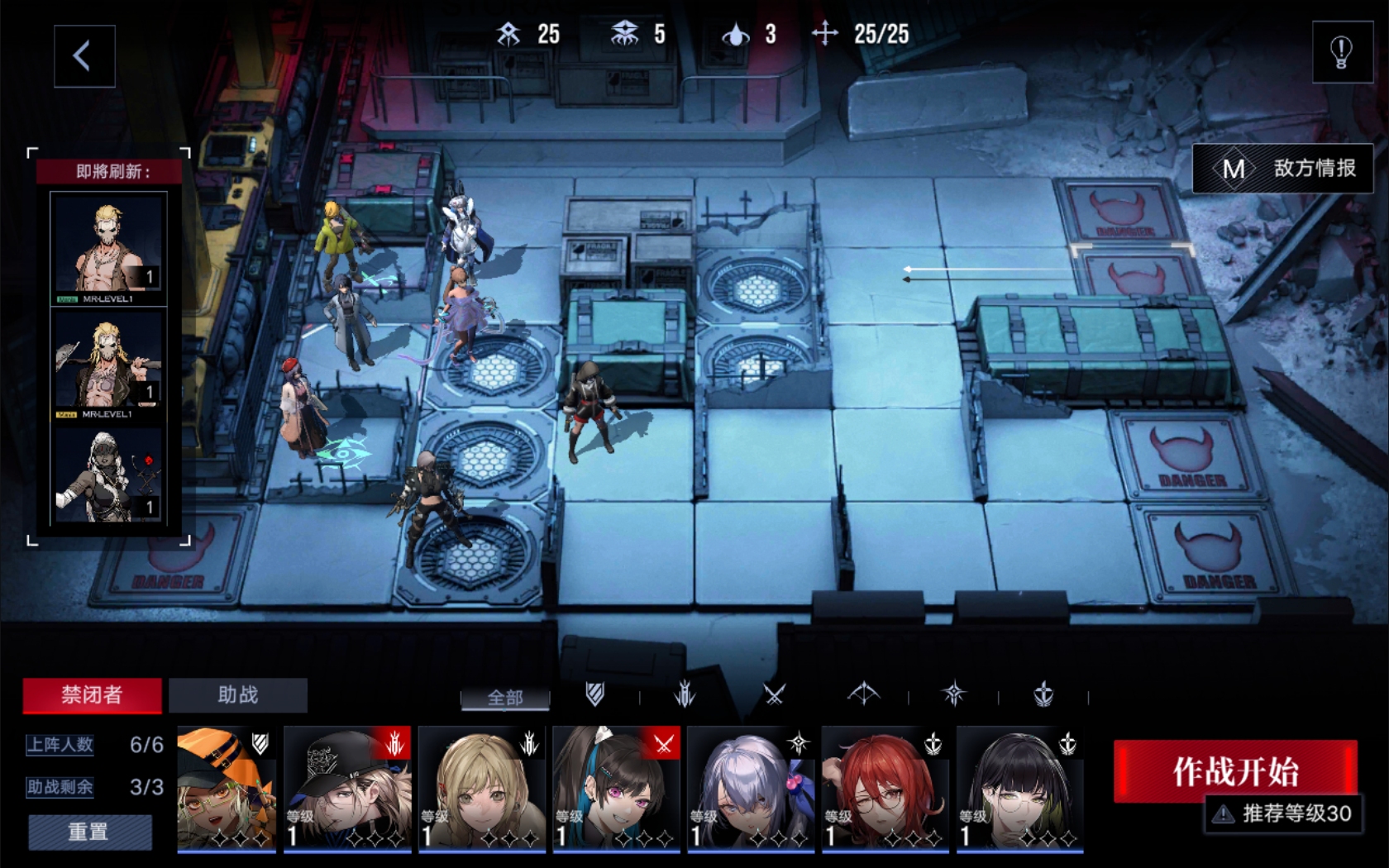Click the 重置 reset button
Image resolution: width=1389 pixels, height=868 pixels.
[x=89, y=832]
